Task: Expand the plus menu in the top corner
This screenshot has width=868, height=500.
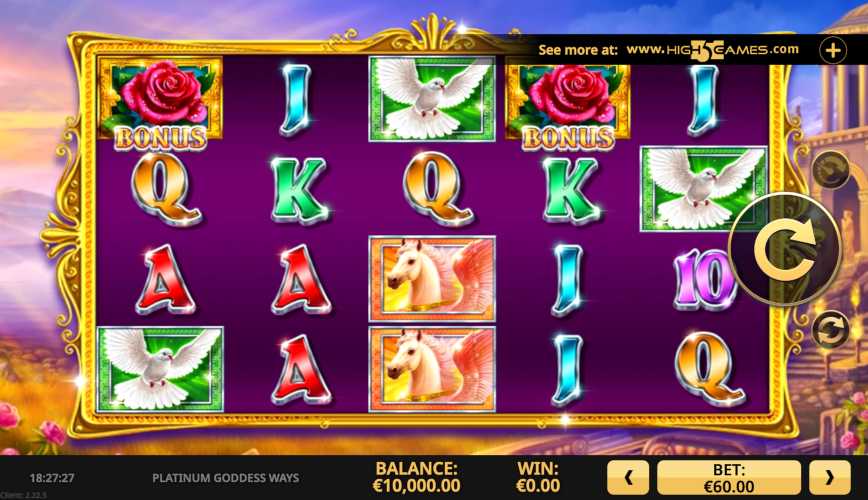Action: pyautogui.click(x=833, y=49)
